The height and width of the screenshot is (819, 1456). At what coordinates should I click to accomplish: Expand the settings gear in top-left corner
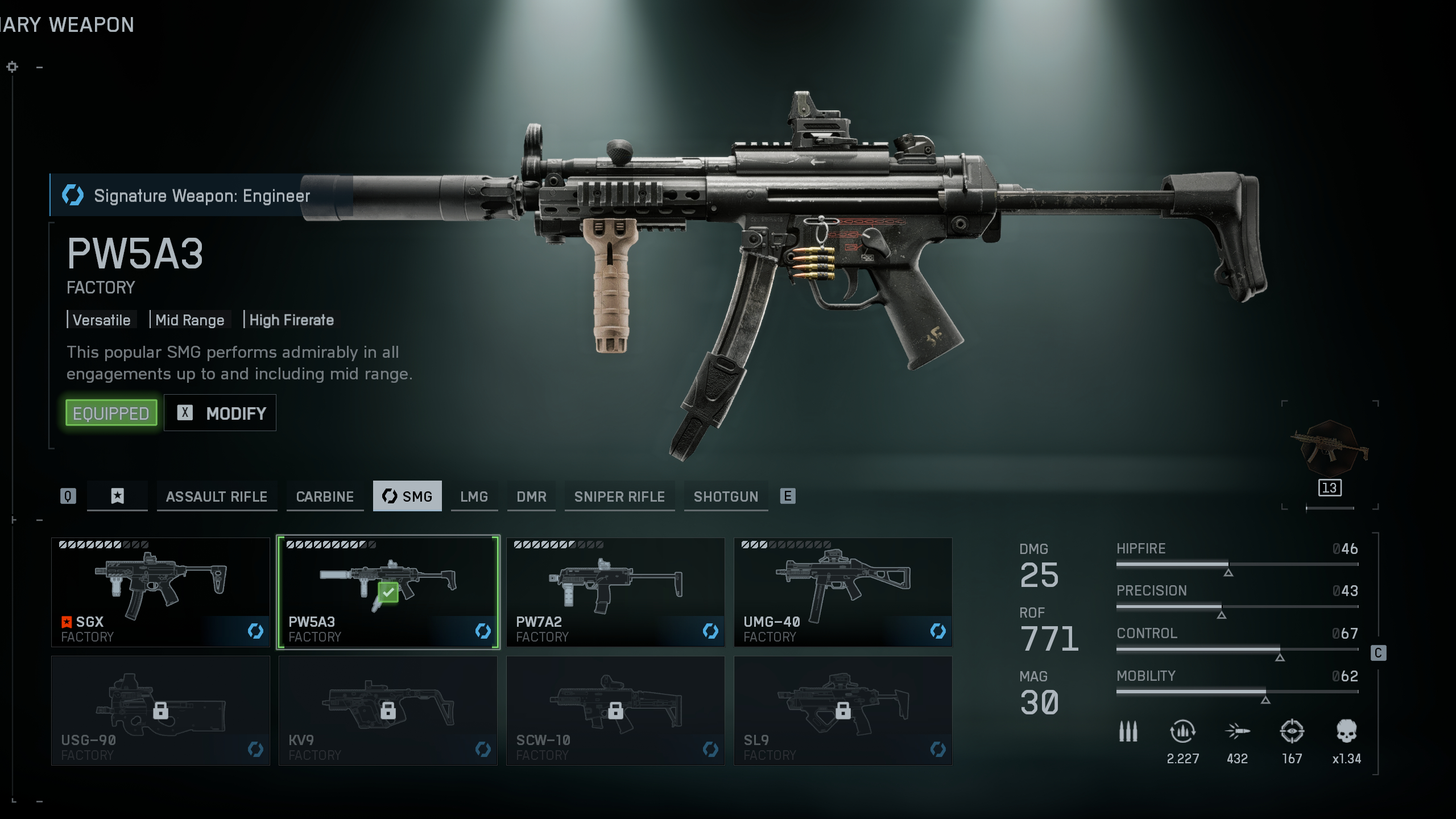coord(11,67)
